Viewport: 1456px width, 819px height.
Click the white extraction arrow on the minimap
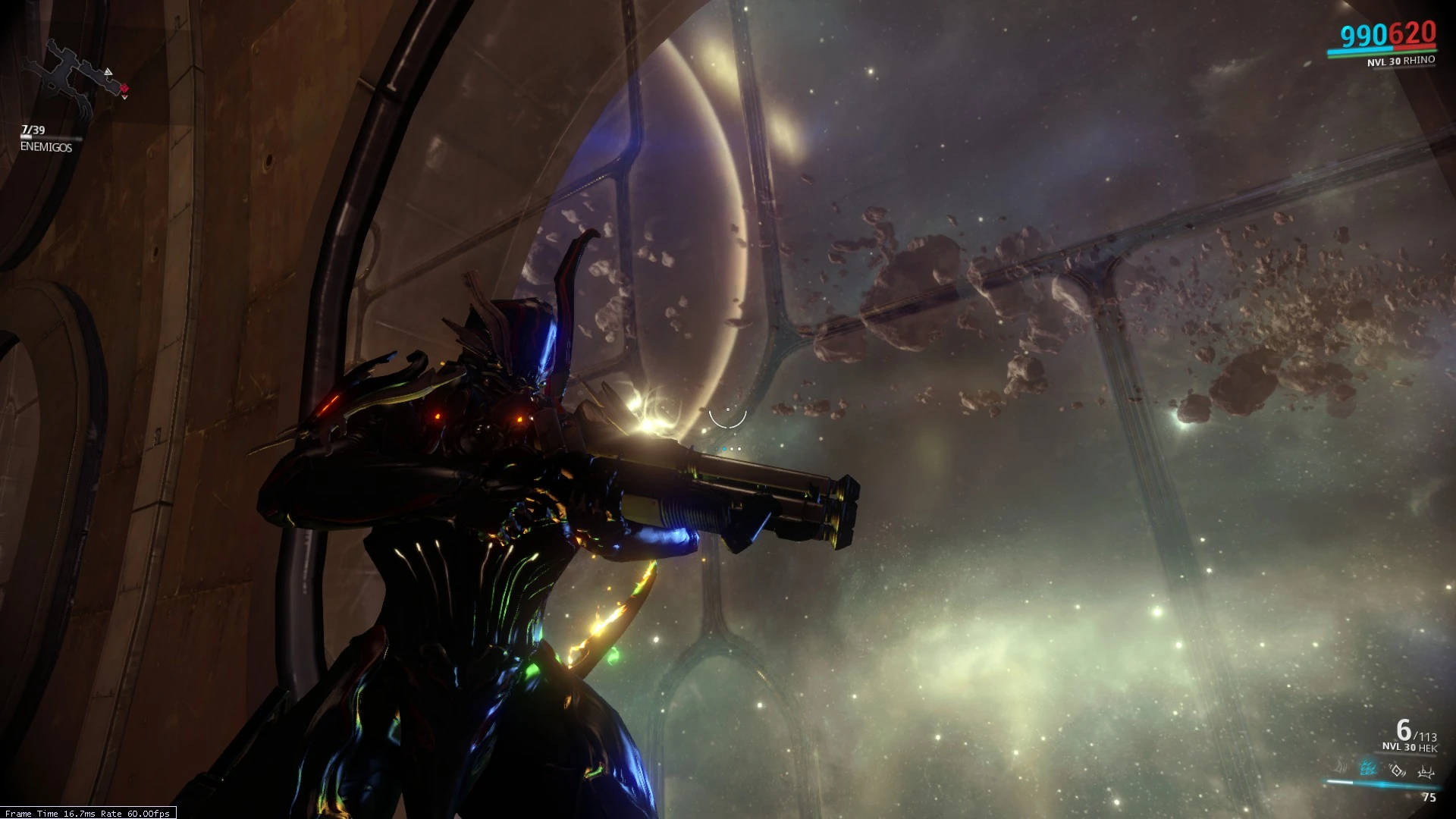coord(108,72)
